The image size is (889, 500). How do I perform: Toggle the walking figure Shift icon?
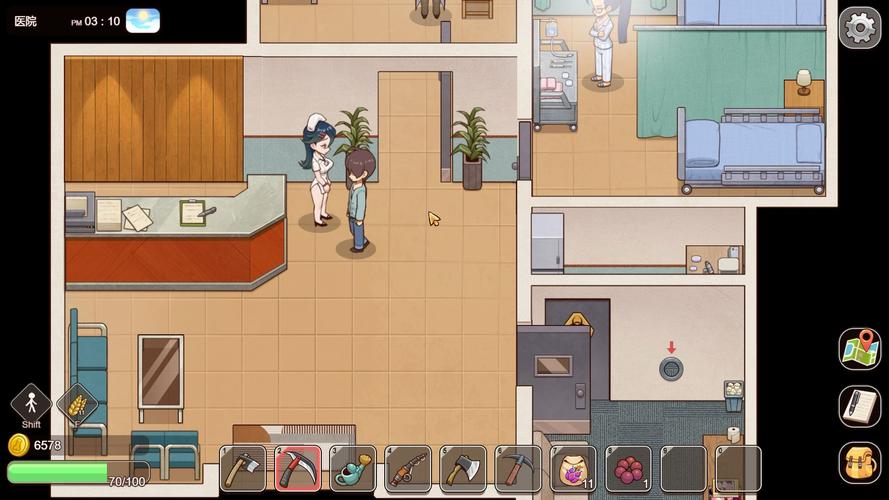tap(31, 404)
